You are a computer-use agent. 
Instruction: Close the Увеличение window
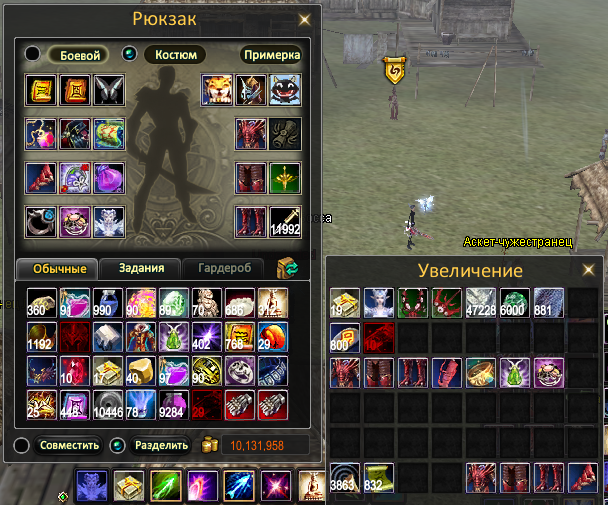point(588,270)
